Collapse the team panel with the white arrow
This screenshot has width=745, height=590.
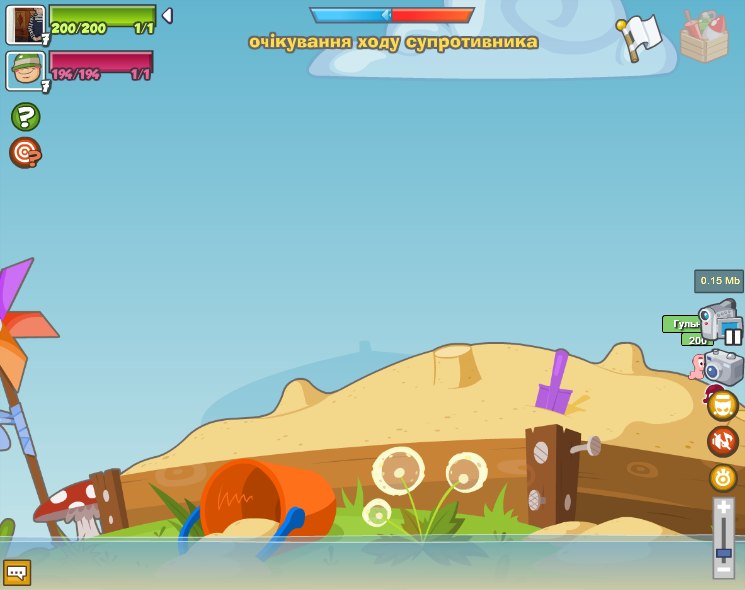click(x=167, y=15)
